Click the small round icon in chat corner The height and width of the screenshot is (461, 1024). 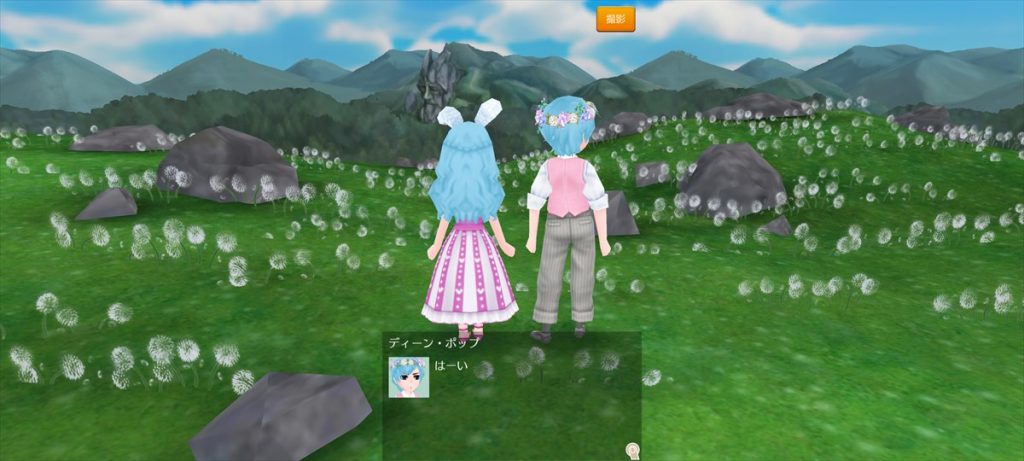tap(632, 451)
